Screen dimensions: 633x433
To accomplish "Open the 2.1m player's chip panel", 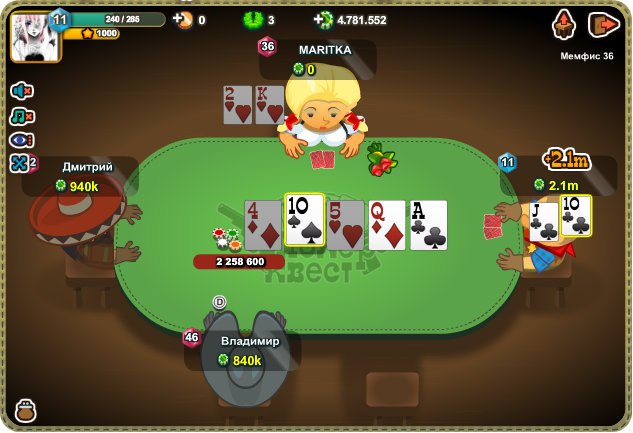I will (562, 184).
